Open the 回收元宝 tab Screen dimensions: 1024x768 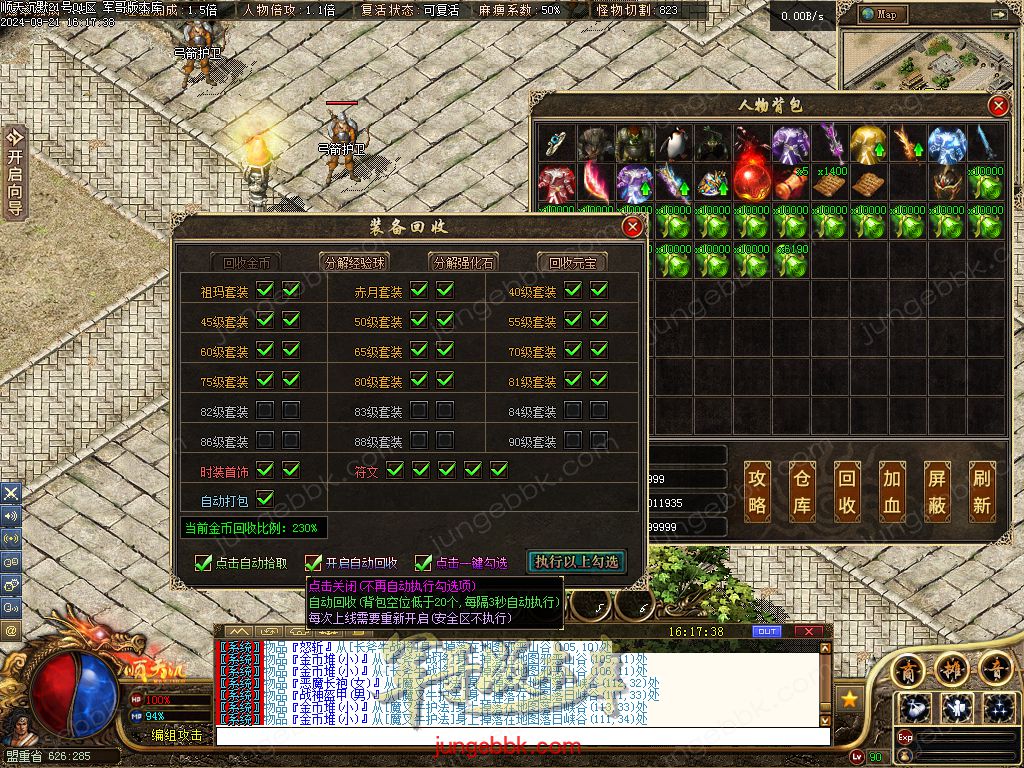(x=572, y=263)
